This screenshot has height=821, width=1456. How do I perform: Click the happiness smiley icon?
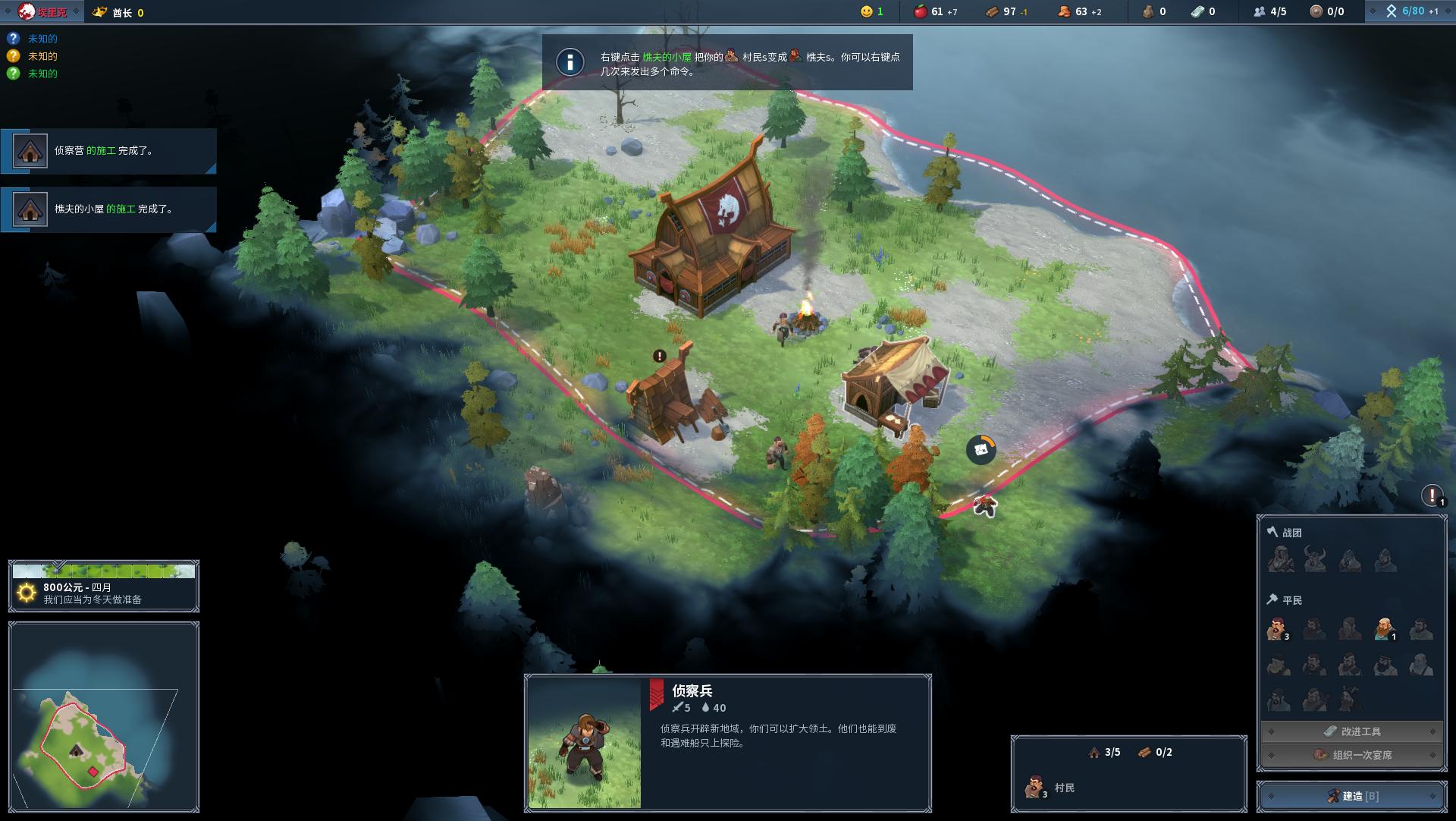point(865,11)
